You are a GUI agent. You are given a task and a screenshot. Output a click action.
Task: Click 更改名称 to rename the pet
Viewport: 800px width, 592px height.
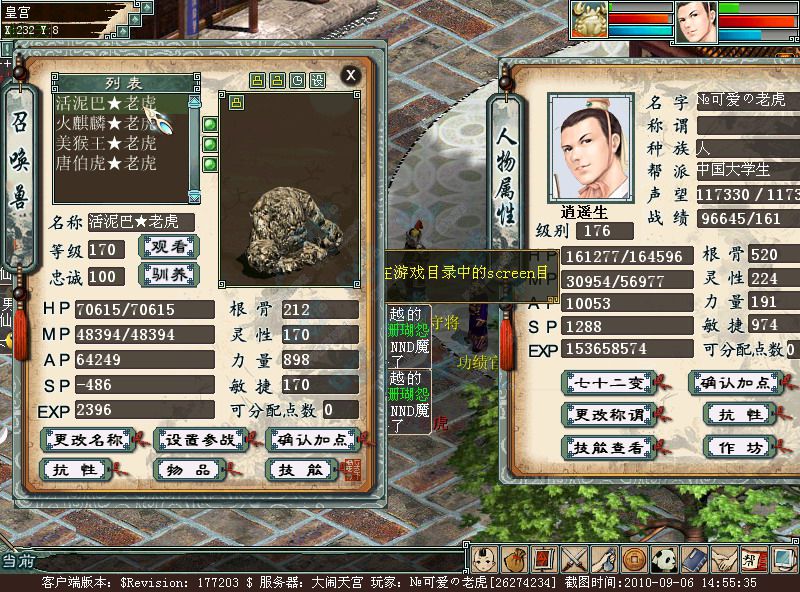pyautogui.click(x=88, y=439)
